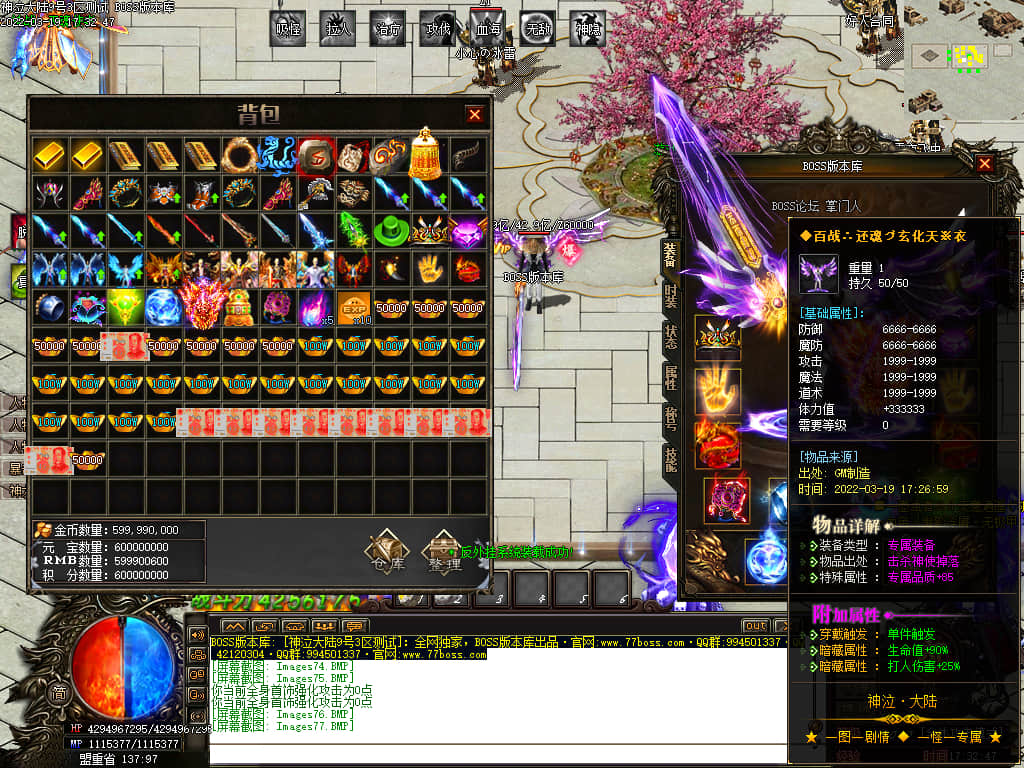Viewport: 1024px width, 768px height.
Task: Activate the 吸怪 skill button
Action: pyautogui.click(x=289, y=30)
